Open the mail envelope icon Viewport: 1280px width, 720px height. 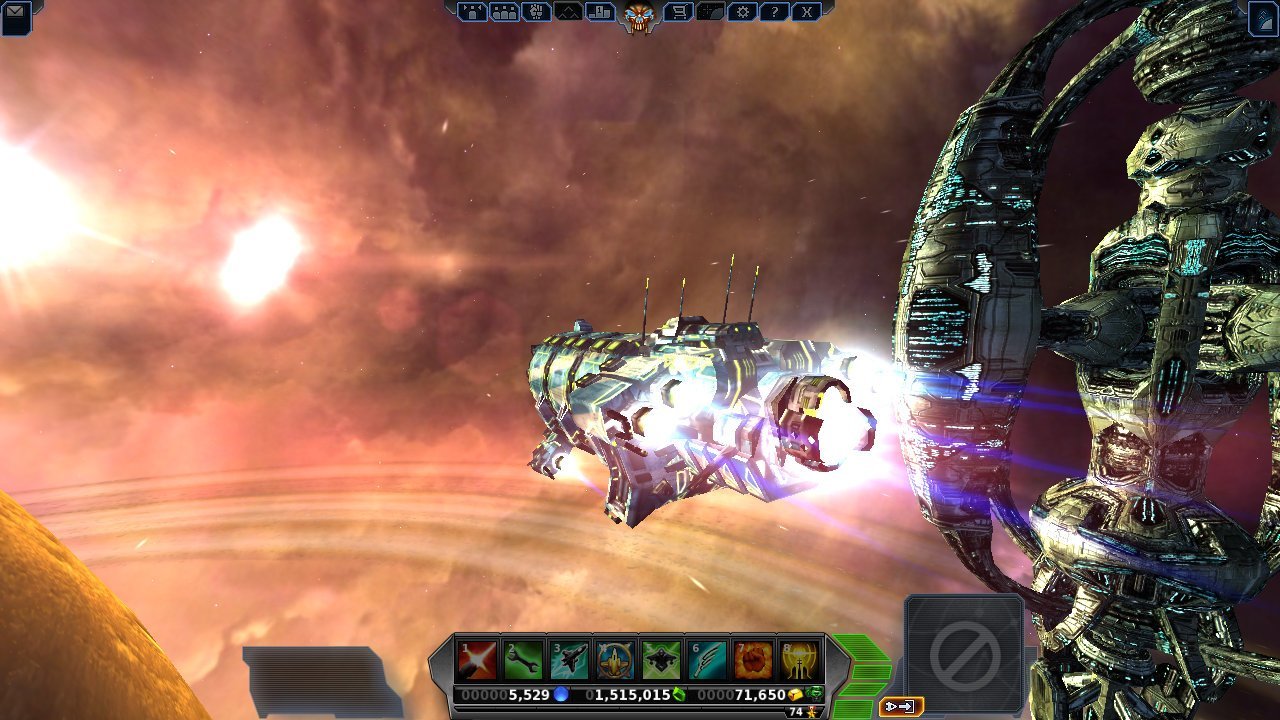coord(16,17)
